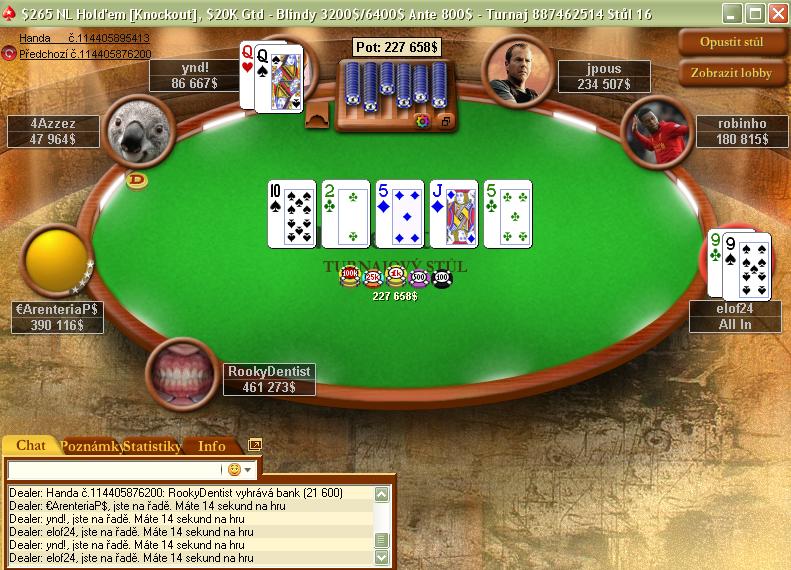
Task: Click the chat scrollbar down arrow
Action: coord(382,559)
